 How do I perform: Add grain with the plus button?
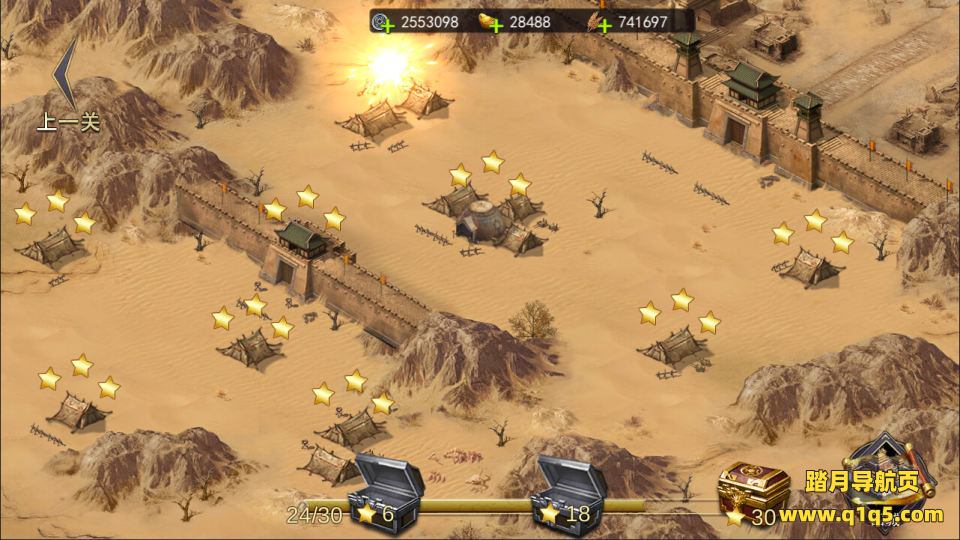point(604,25)
